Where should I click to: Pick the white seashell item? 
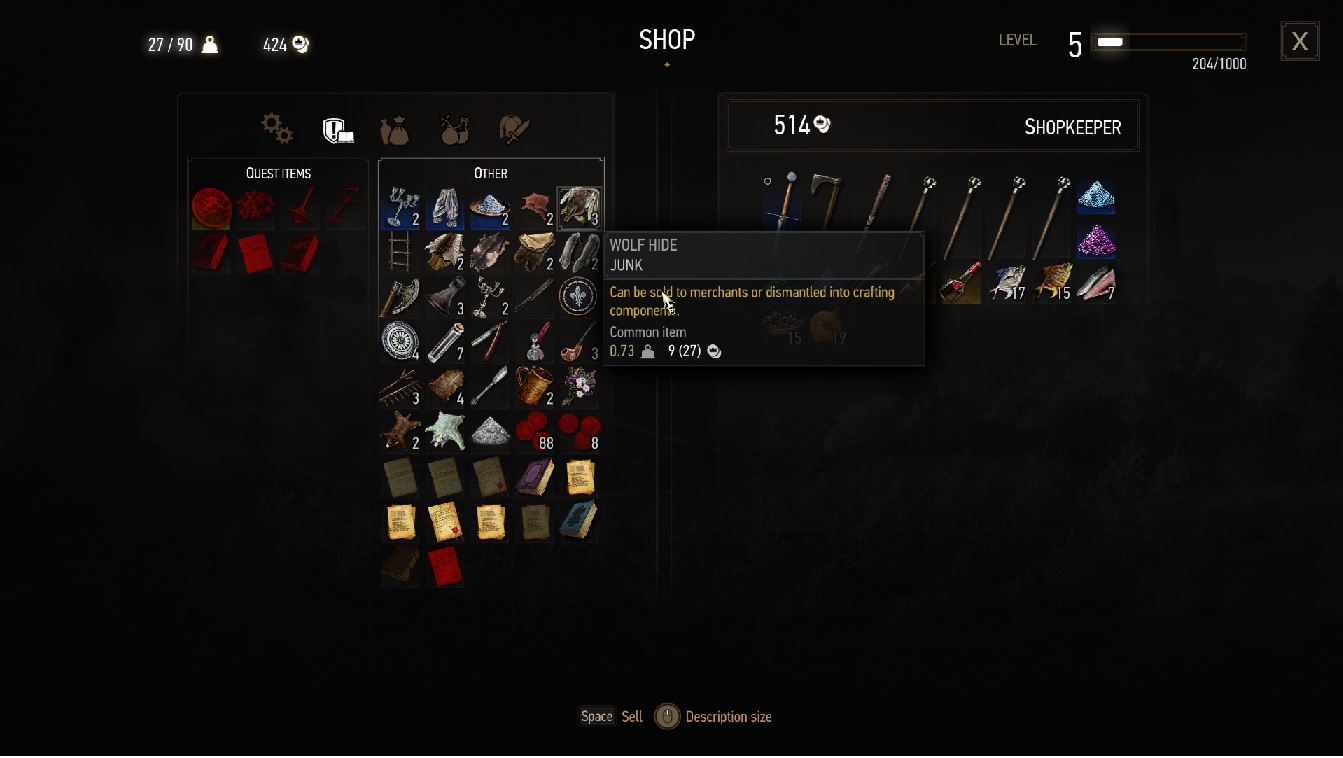(x=444, y=431)
